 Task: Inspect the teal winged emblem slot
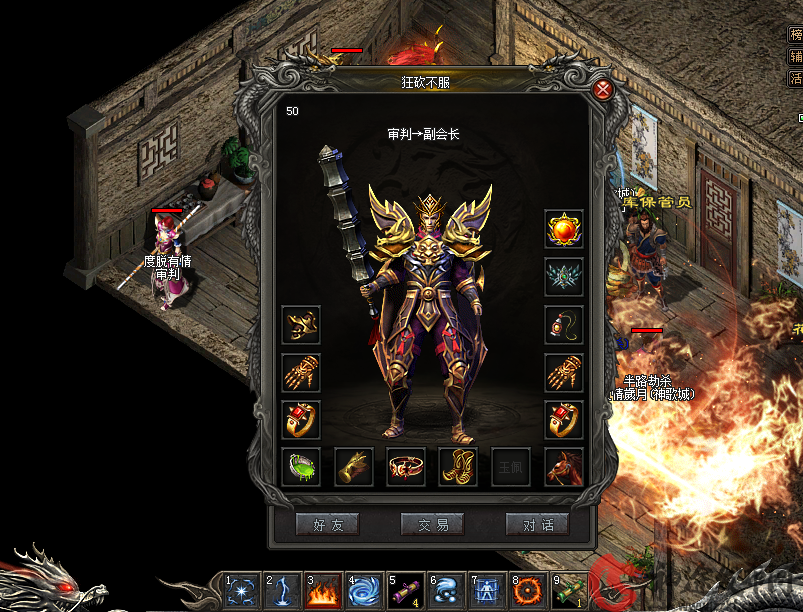(x=564, y=277)
